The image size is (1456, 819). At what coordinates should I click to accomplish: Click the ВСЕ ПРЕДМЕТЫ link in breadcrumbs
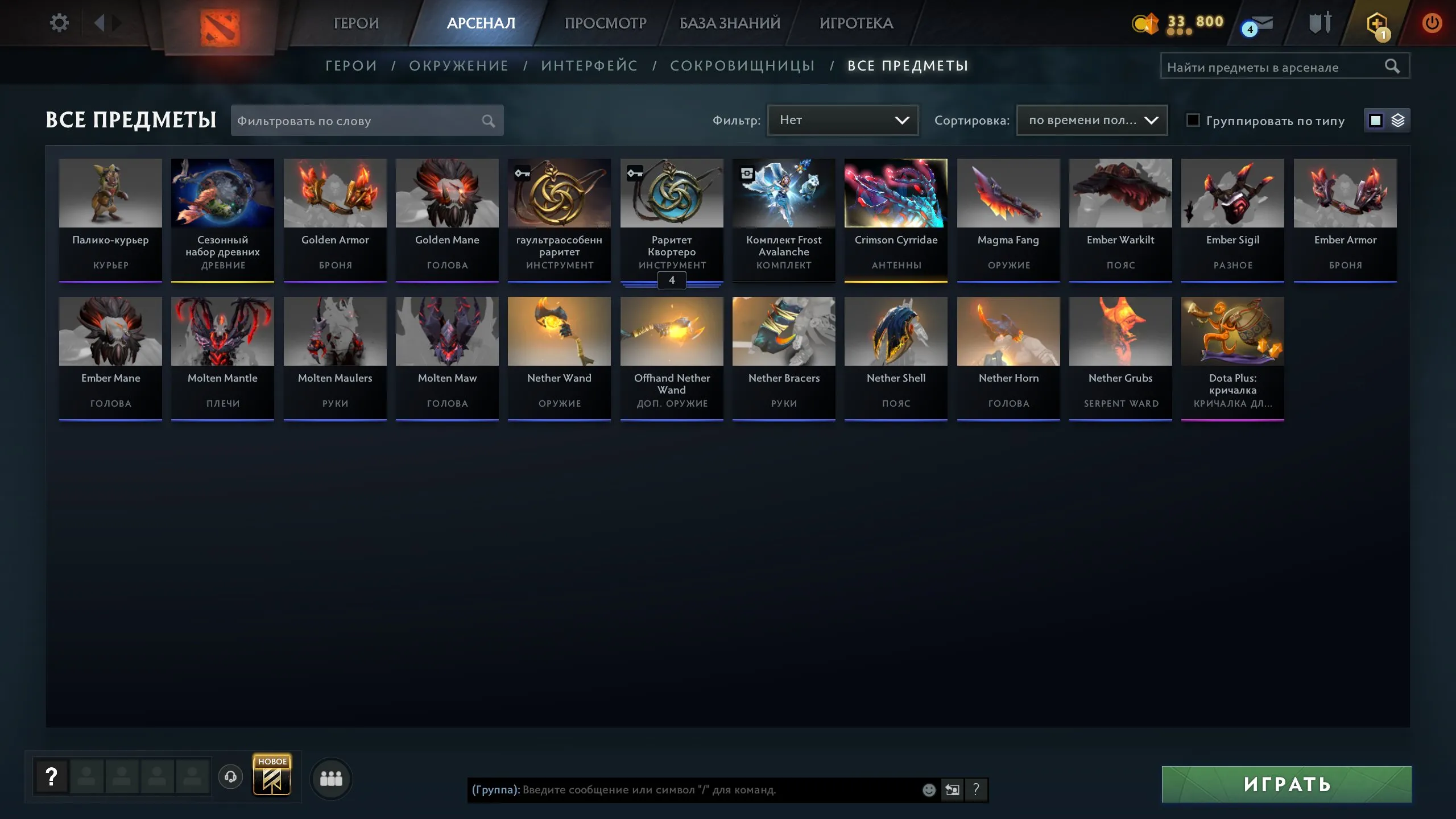(907, 65)
